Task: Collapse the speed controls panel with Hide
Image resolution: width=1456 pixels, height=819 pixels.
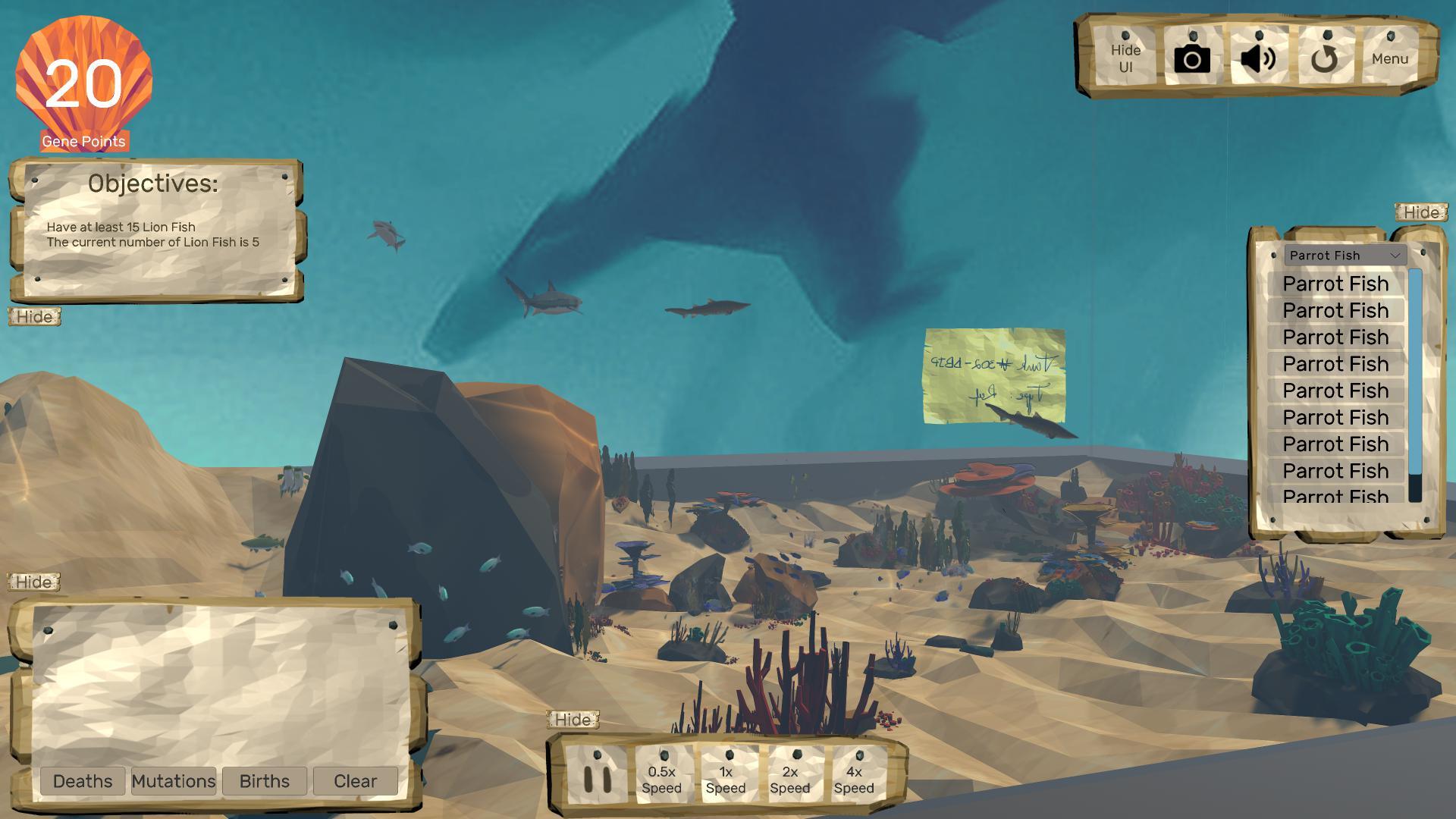Action: (x=574, y=718)
